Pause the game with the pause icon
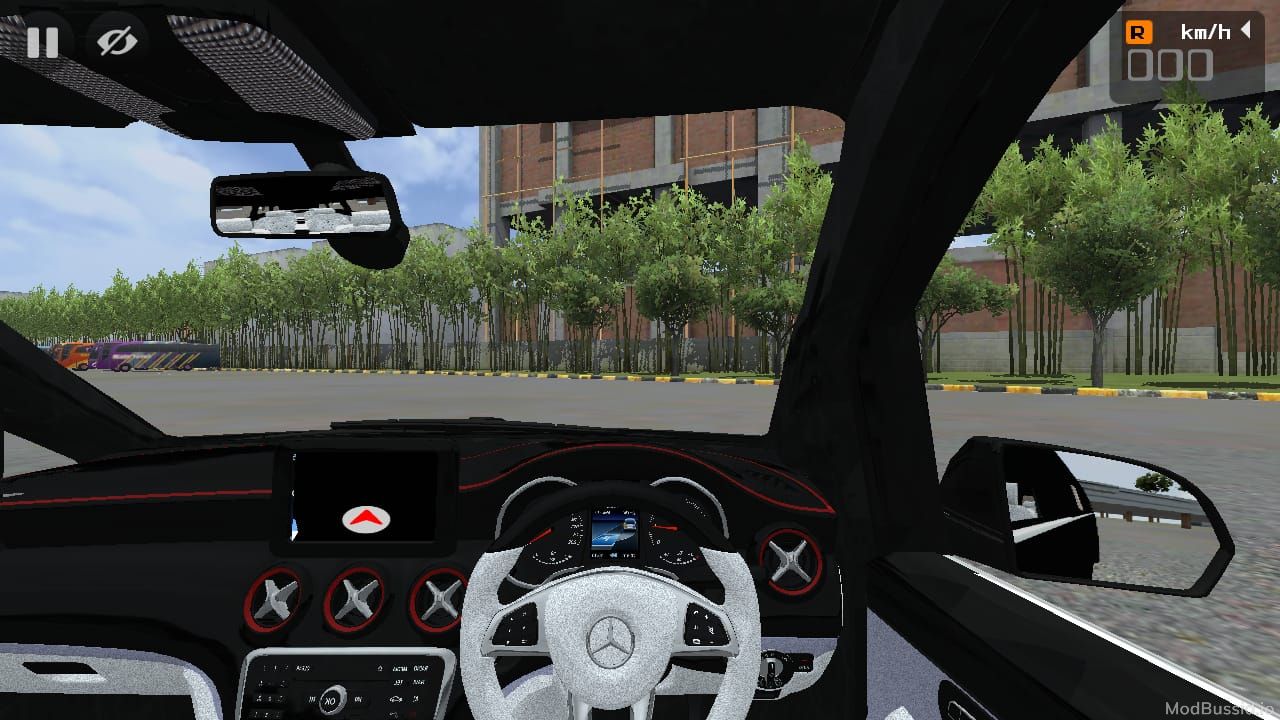 44,42
